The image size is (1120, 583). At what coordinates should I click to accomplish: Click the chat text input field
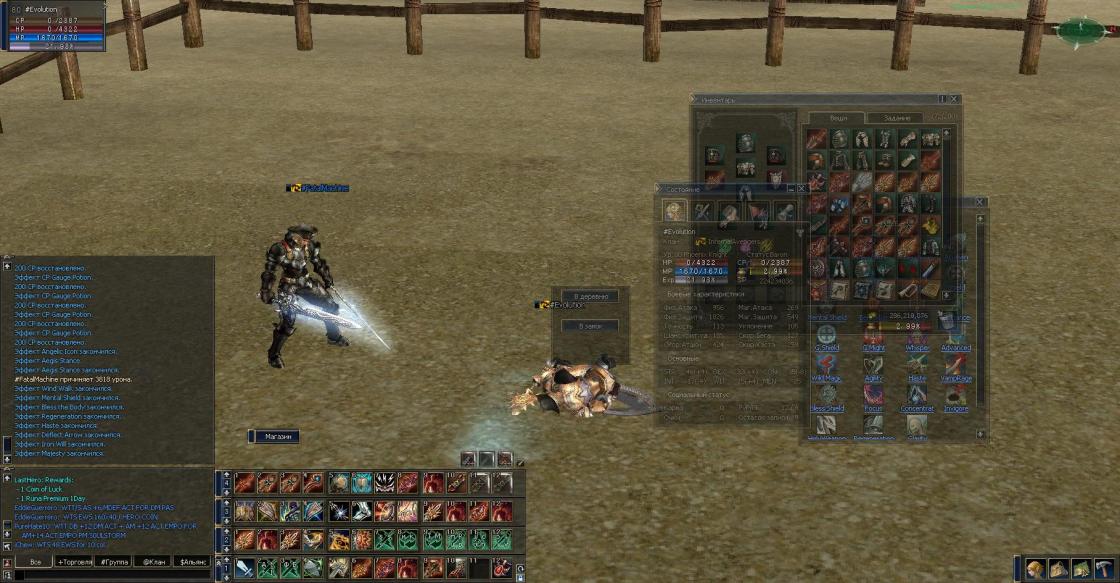click(x=110, y=575)
